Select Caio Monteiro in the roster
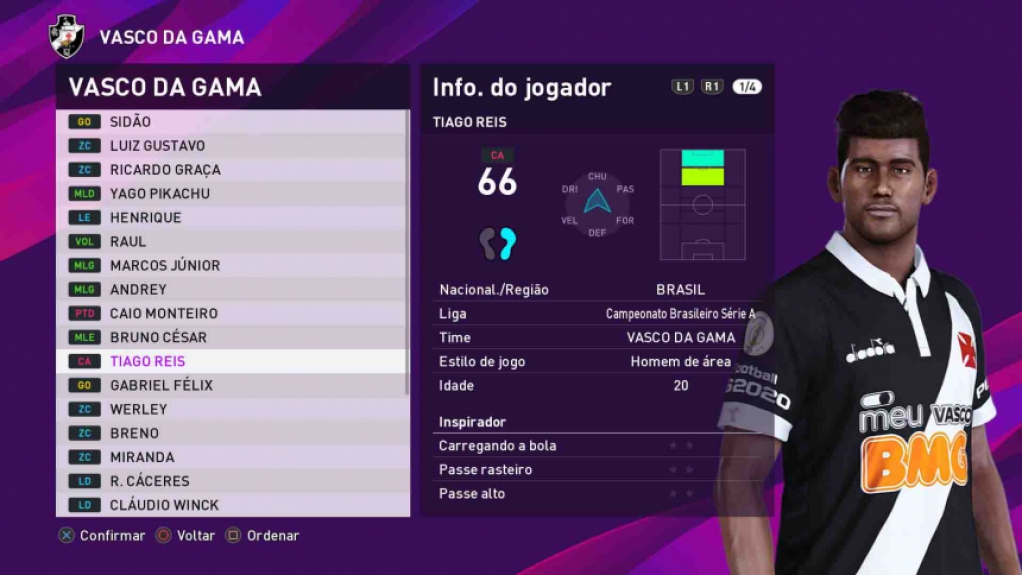 point(232,314)
